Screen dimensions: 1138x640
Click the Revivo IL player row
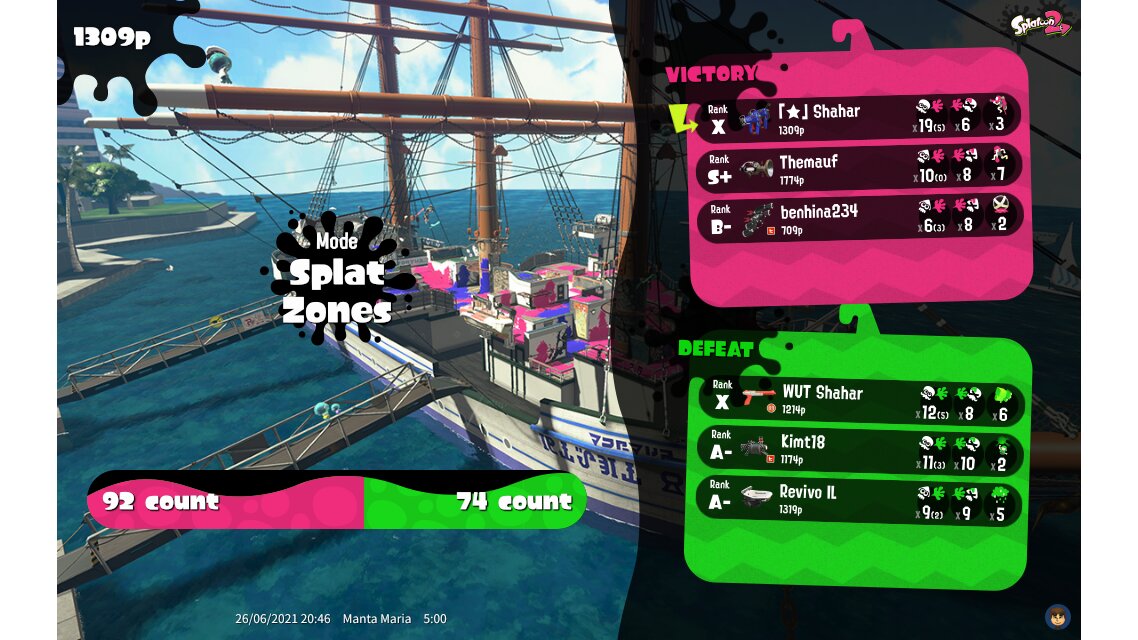coord(859,500)
